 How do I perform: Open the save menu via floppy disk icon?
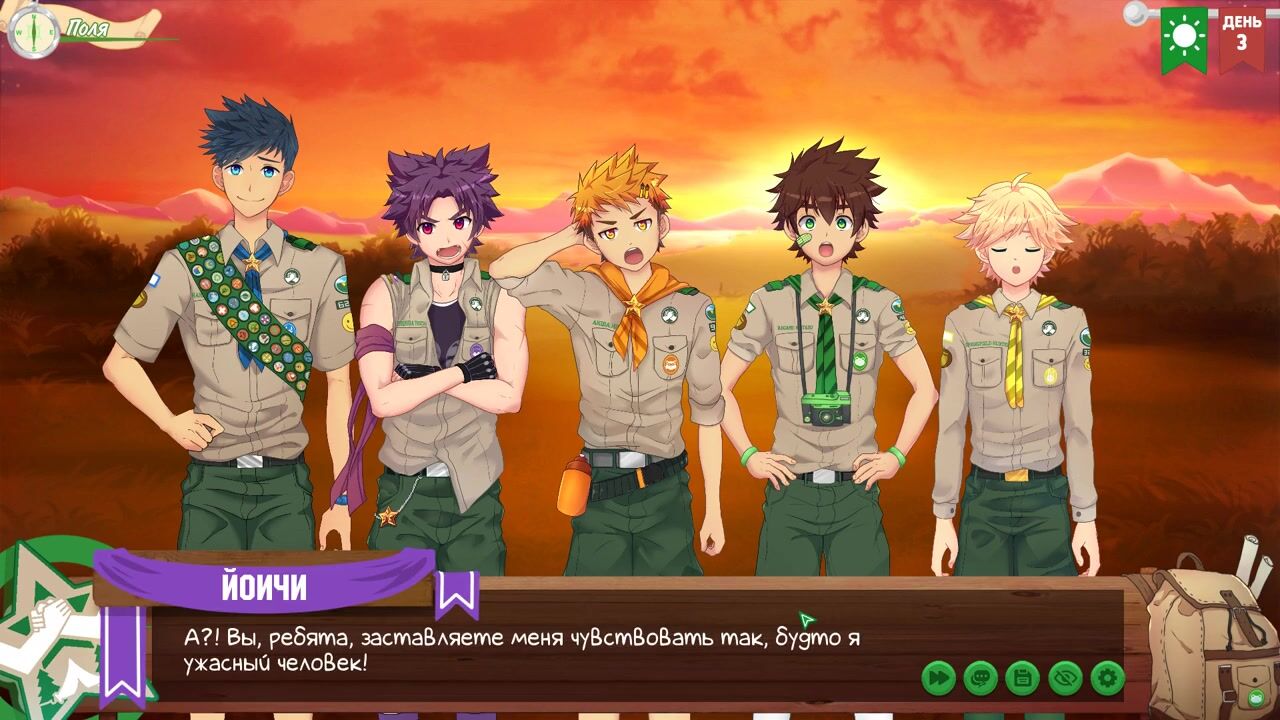tap(1022, 678)
